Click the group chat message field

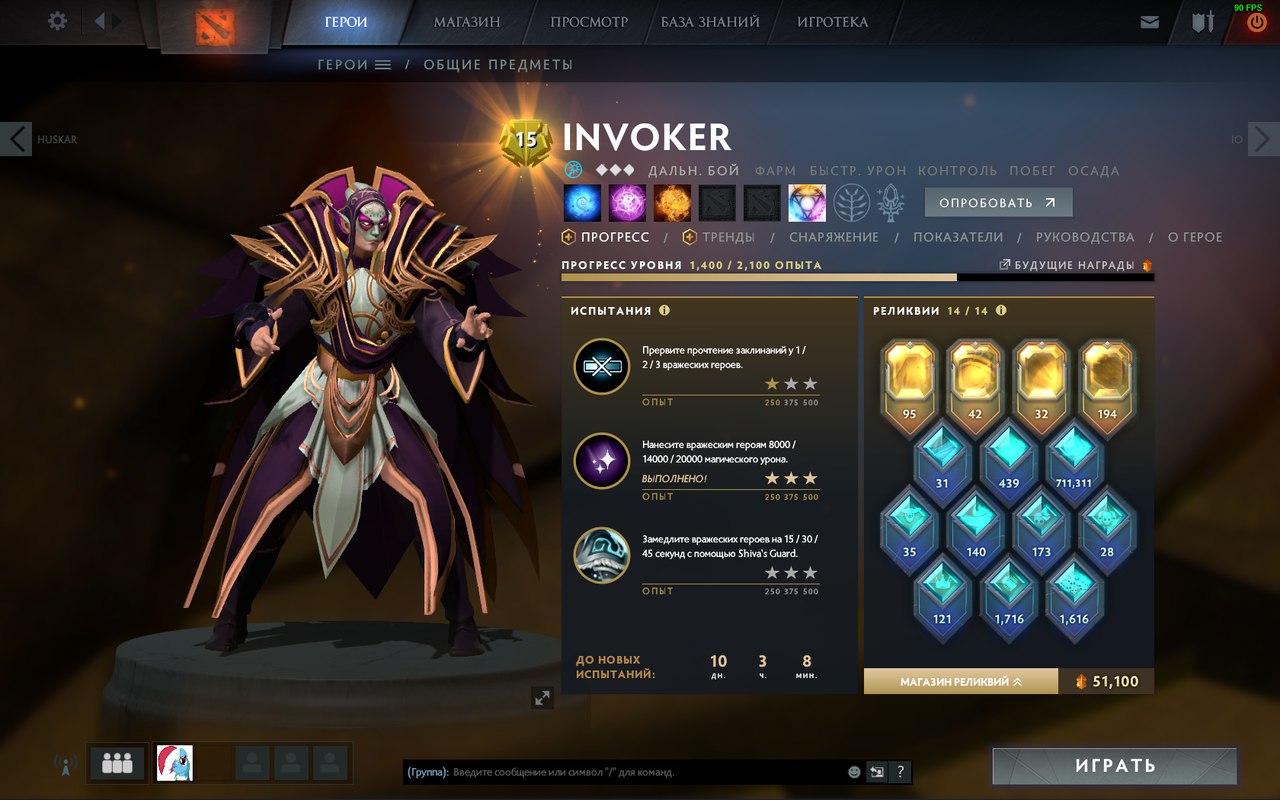coord(648,772)
